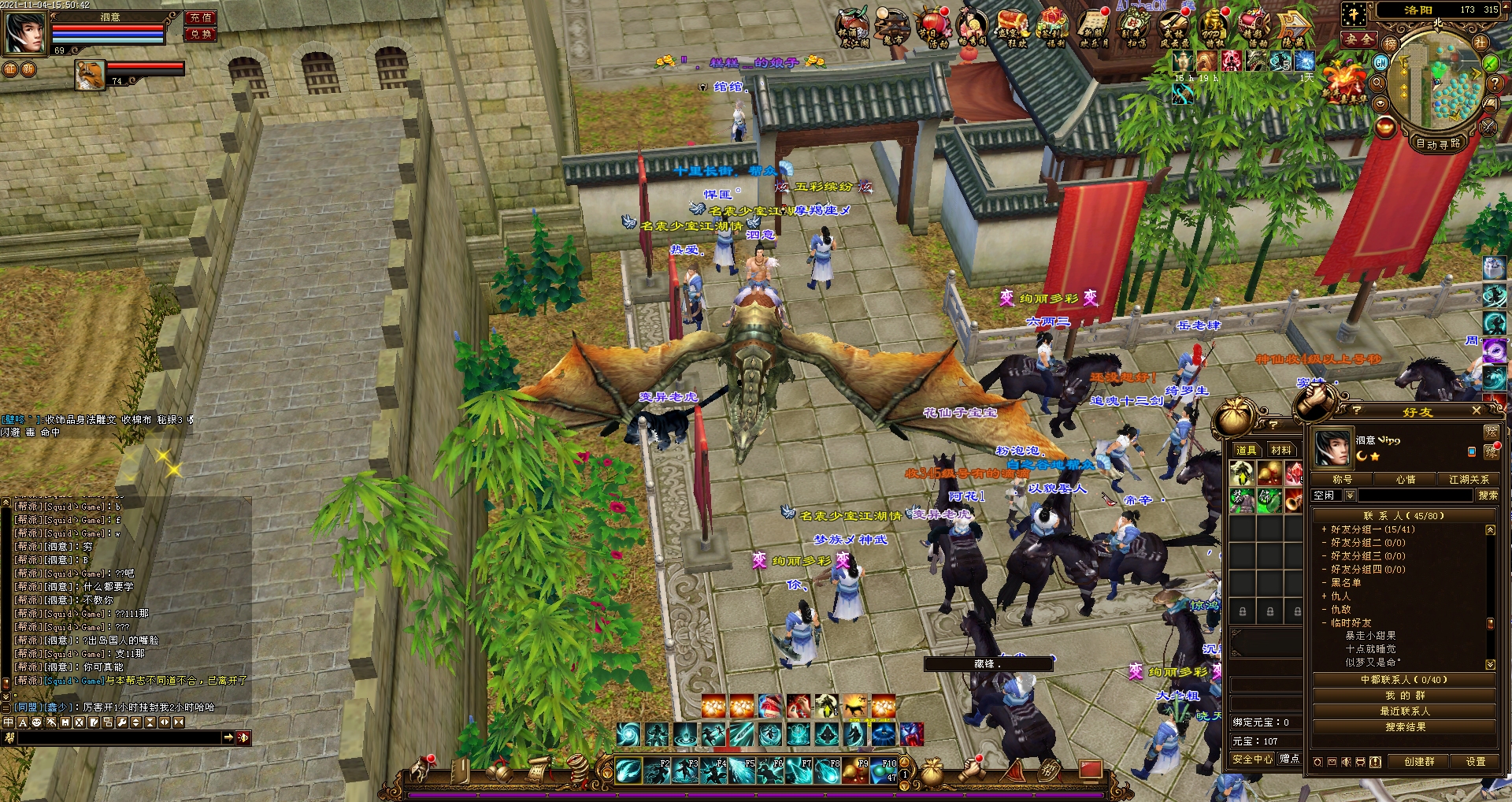Click the 创建群 create group button

tap(1419, 762)
